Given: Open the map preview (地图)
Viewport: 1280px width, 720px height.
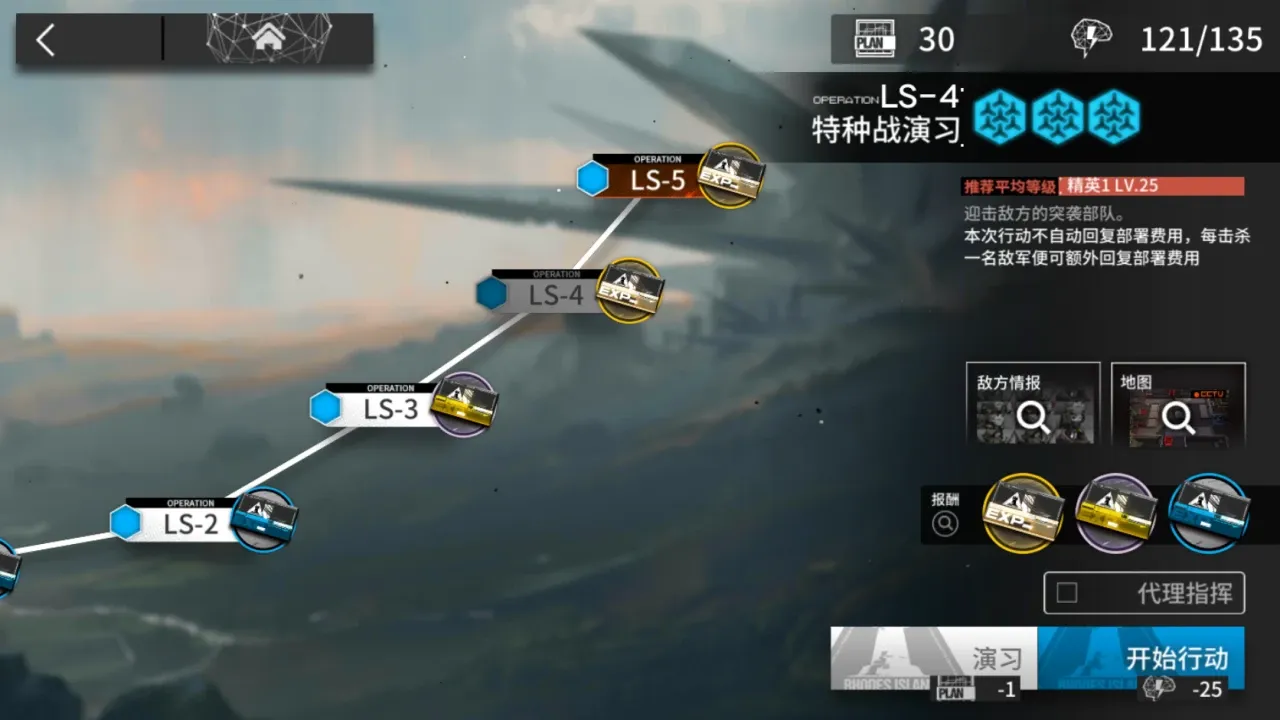Looking at the screenshot, I should click(1178, 404).
